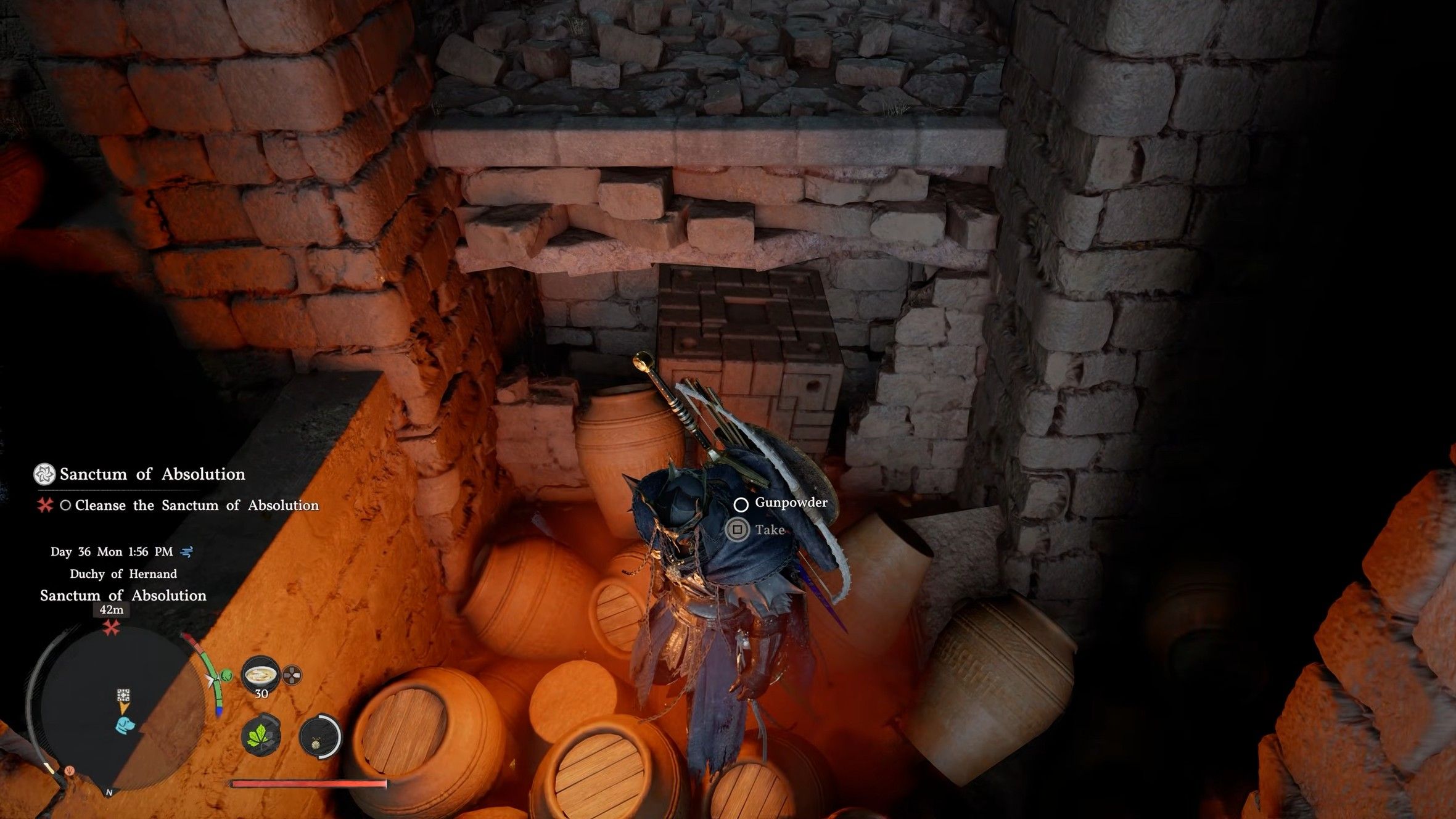Select the red quest marker above minimap
Screen dimensions: 1456x819
coord(112,629)
